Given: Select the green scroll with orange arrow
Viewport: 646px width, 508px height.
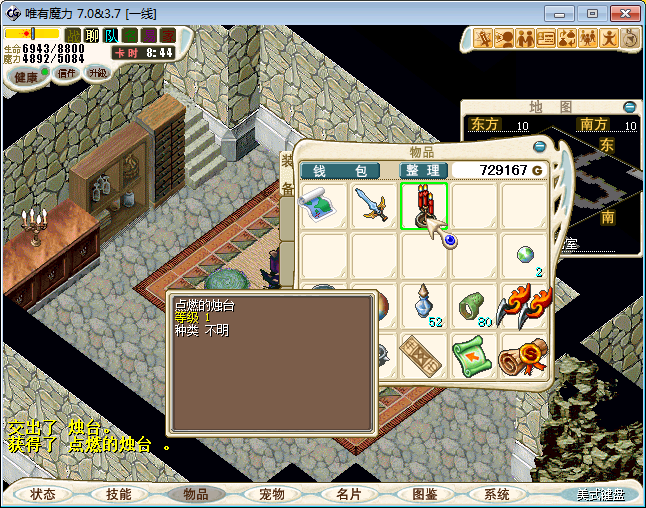Looking at the screenshot, I should 474,355.
